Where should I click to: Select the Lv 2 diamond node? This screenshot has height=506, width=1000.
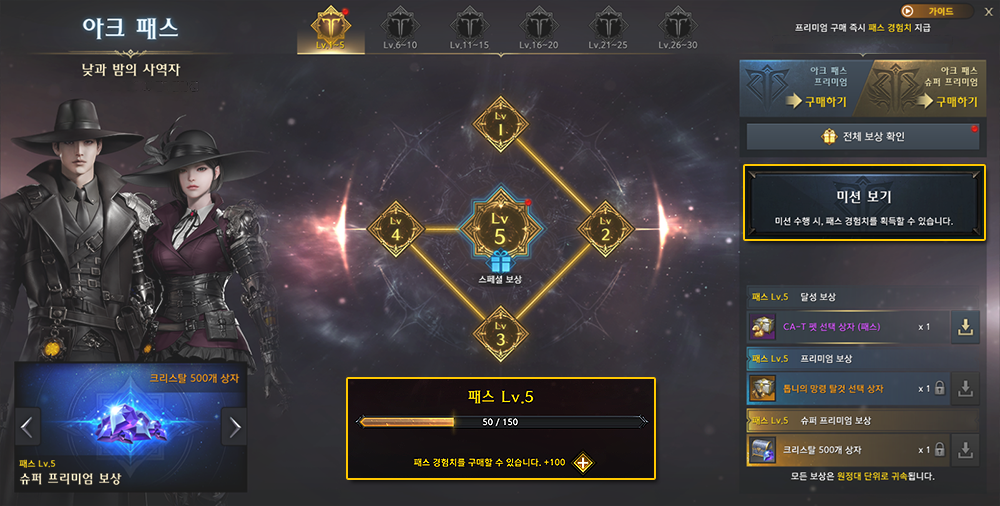click(x=605, y=229)
